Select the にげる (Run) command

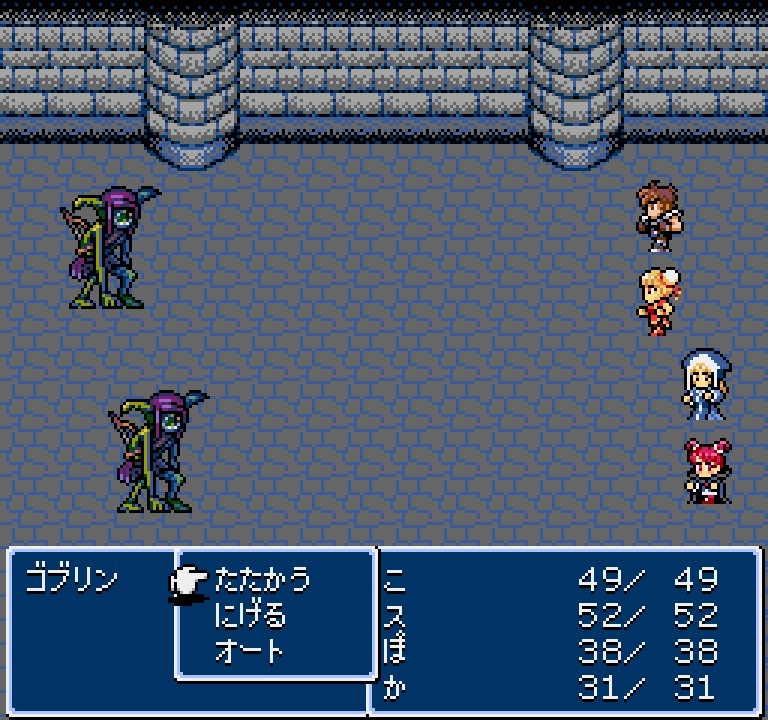(250, 616)
